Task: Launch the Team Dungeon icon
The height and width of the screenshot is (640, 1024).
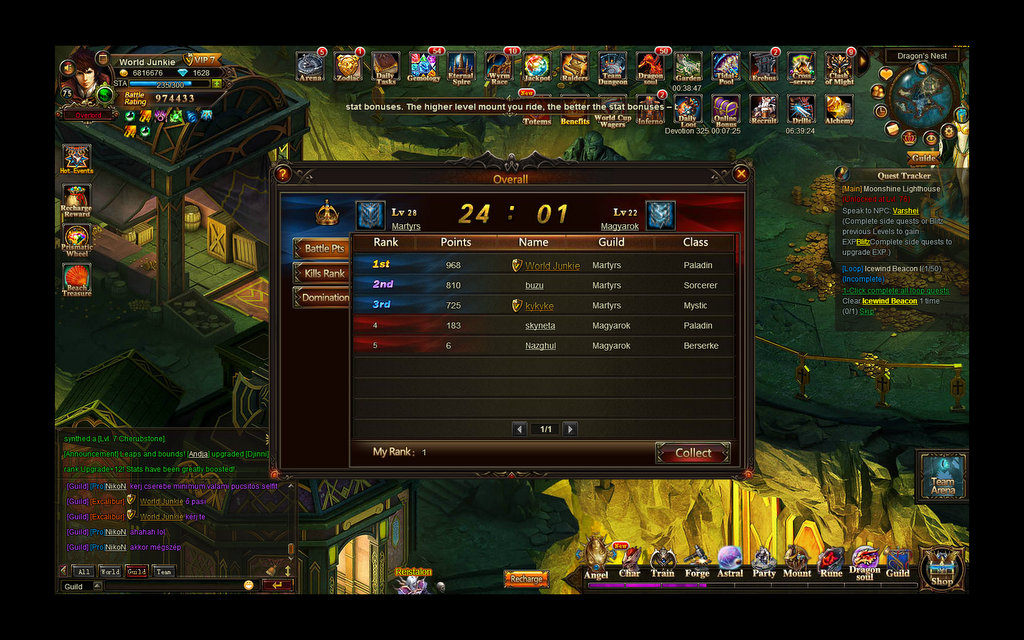Action: click(612, 69)
